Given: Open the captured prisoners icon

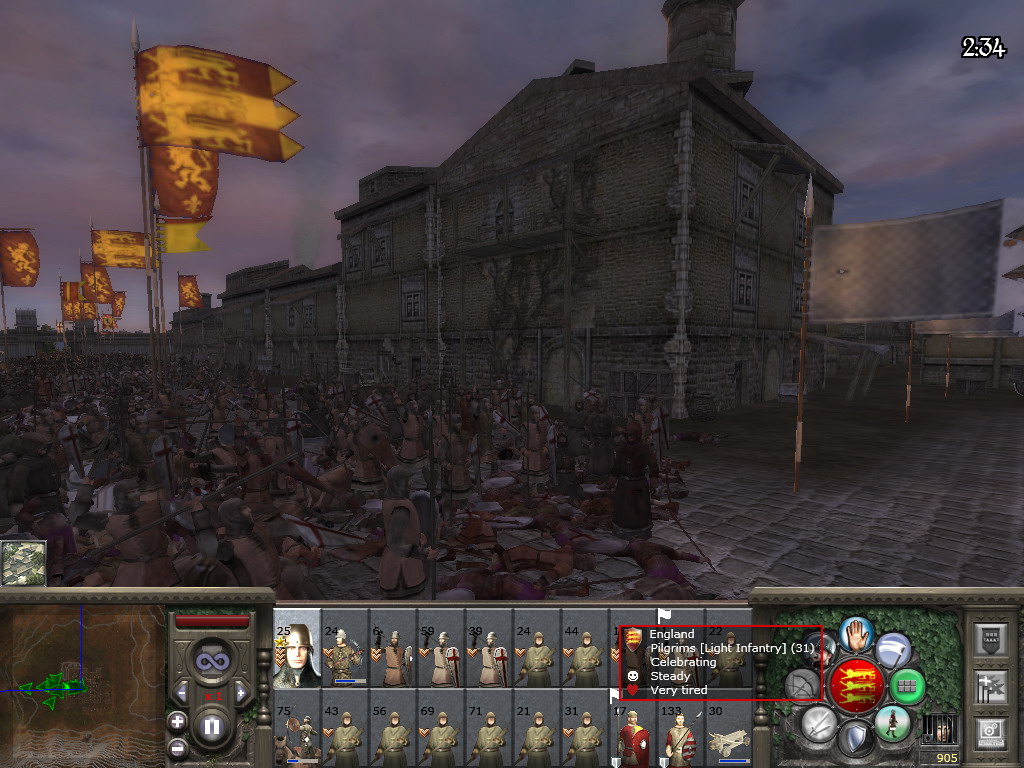Looking at the screenshot, I should click(939, 730).
